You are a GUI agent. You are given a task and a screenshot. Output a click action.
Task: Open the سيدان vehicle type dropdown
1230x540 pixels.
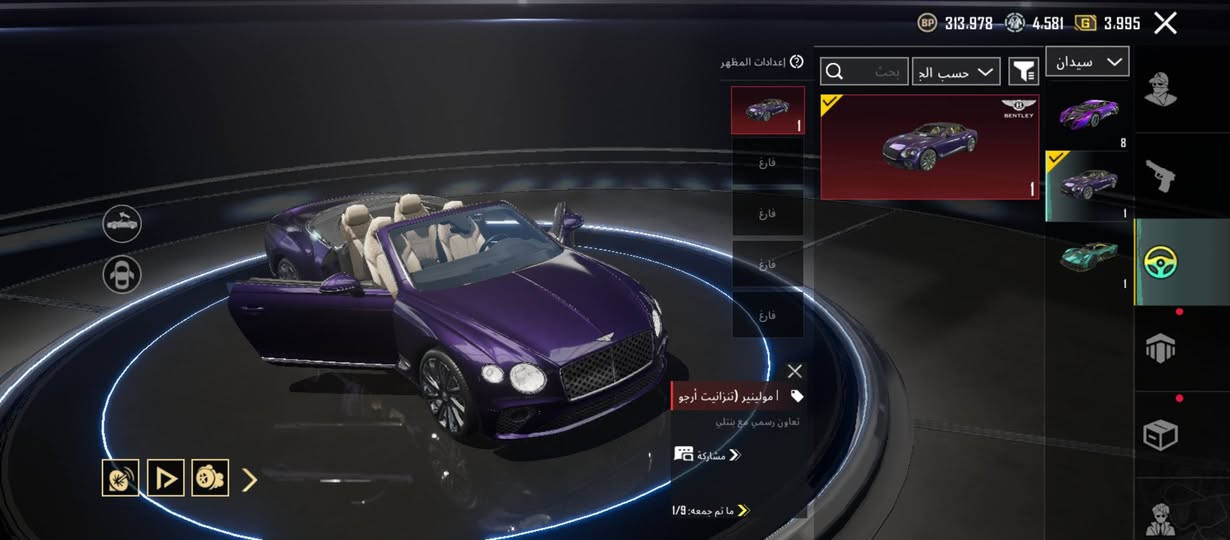tap(1087, 62)
